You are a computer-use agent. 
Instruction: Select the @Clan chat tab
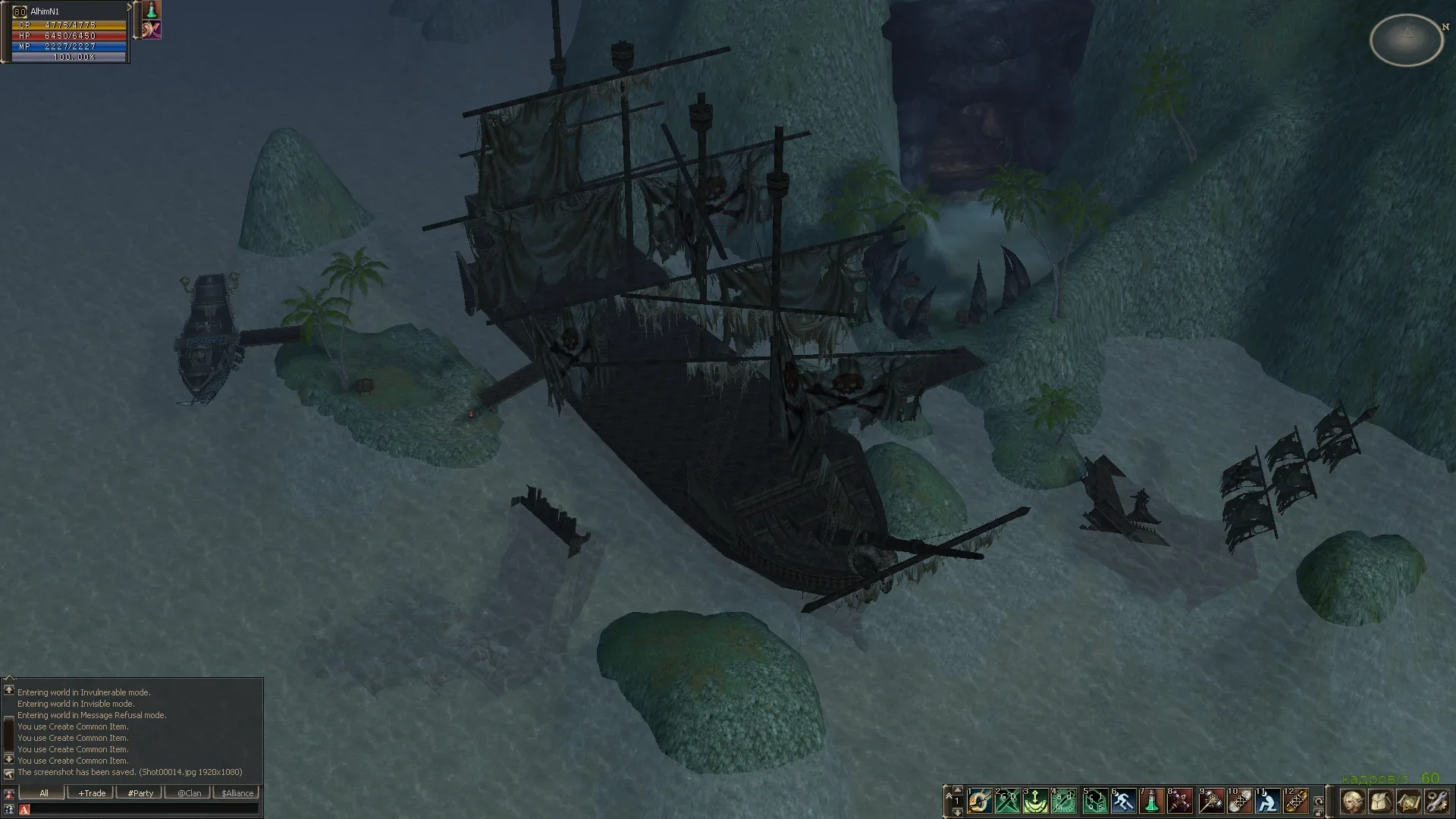(x=189, y=793)
